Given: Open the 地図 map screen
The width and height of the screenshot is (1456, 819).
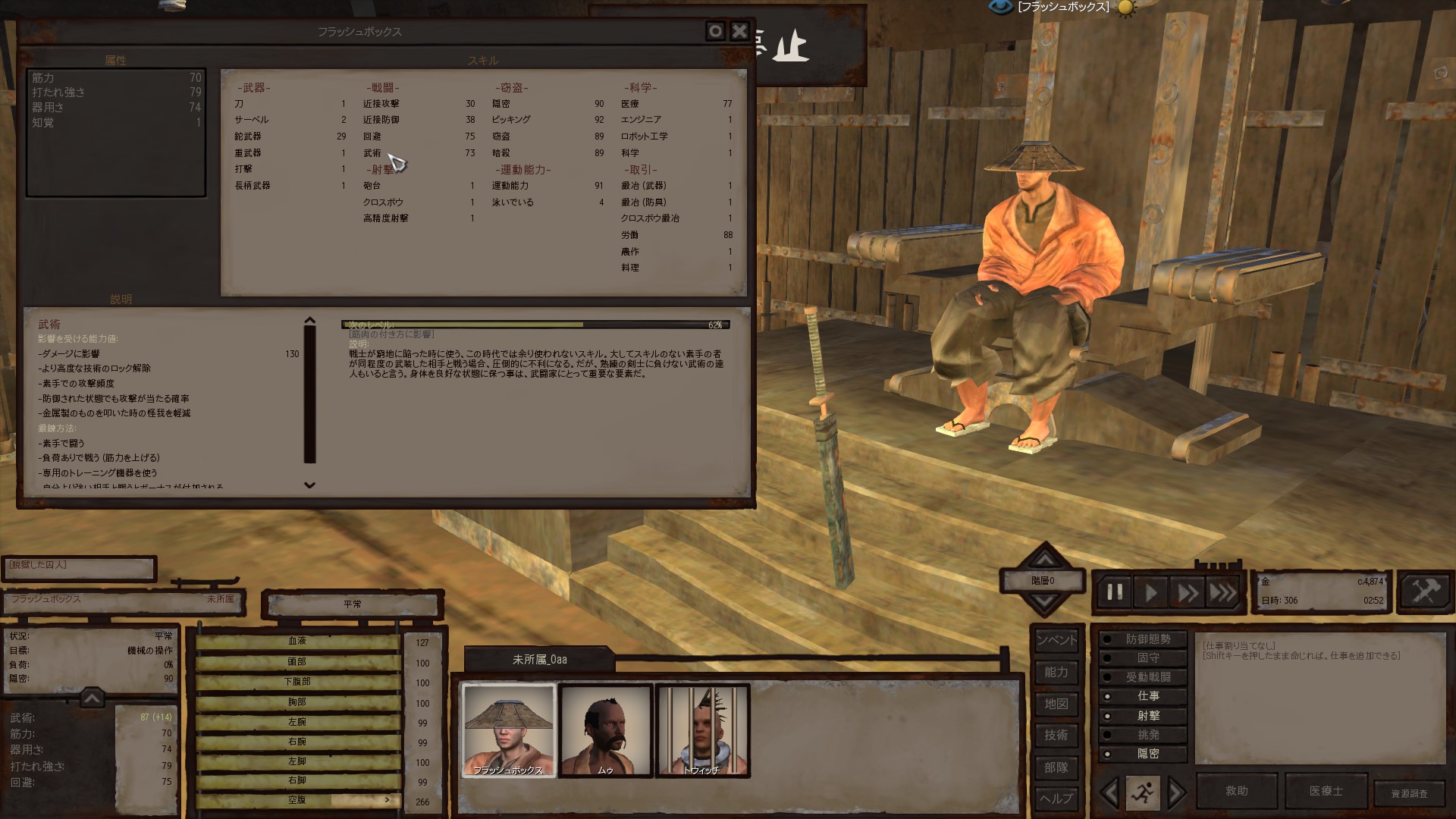Looking at the screenshot, I should point(1056,704).
